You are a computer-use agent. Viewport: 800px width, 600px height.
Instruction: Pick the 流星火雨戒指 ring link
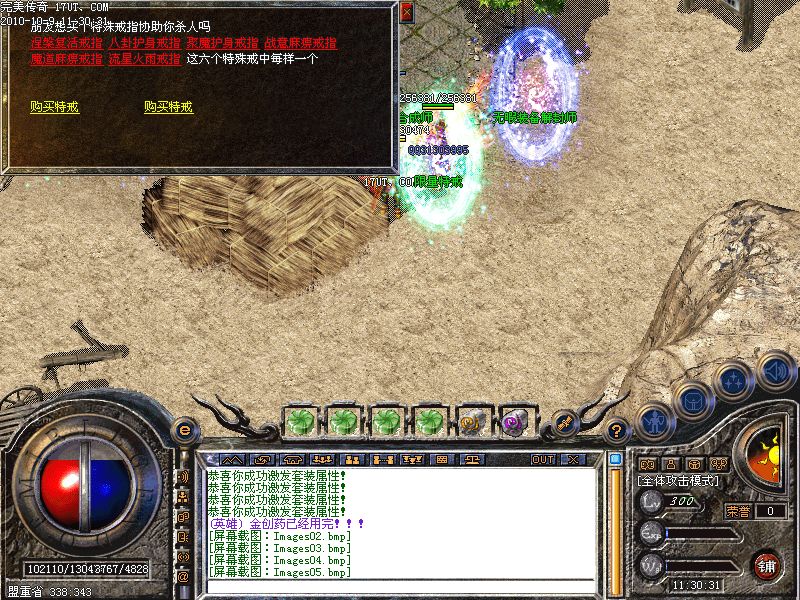[x=145, y=59]
